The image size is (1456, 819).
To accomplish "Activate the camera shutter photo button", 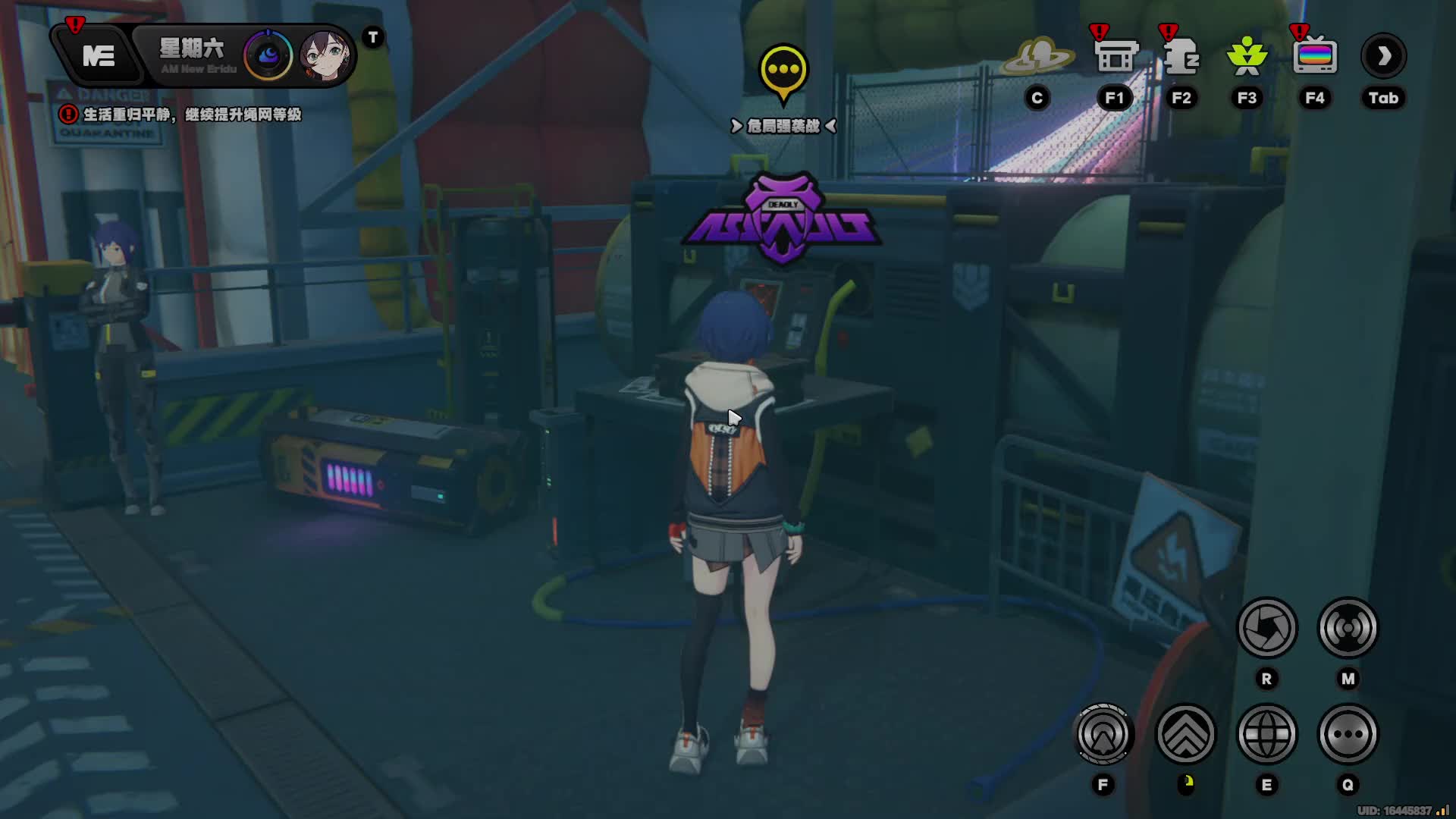I will coord(1266,628).
